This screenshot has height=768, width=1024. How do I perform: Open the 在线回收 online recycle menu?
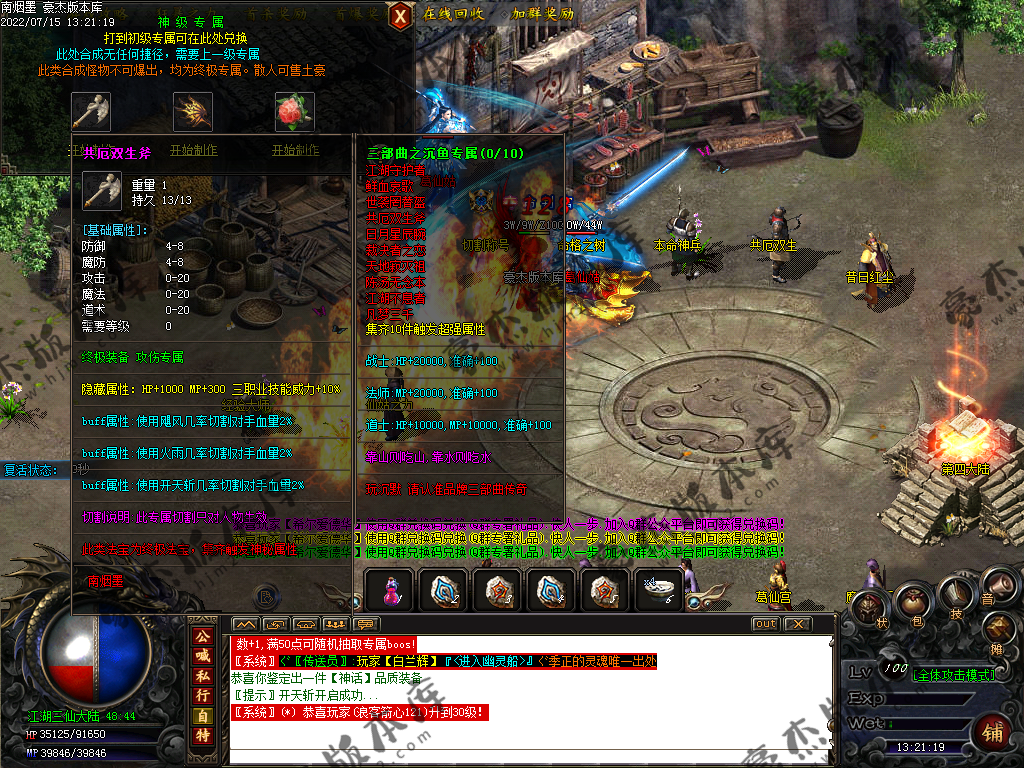[x=453, y=14]
